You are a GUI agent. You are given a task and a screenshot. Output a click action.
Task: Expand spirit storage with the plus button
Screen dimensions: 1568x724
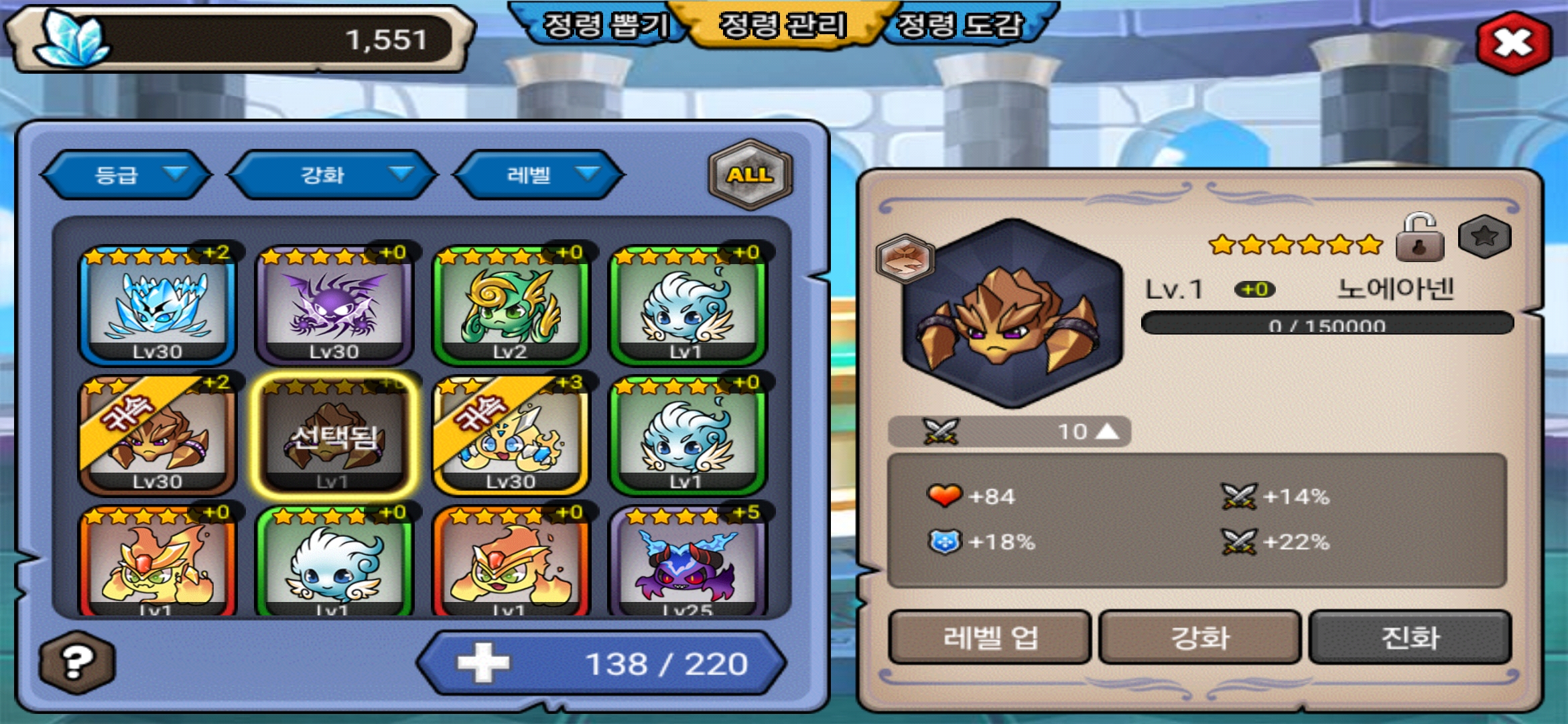tap(483, 663)
